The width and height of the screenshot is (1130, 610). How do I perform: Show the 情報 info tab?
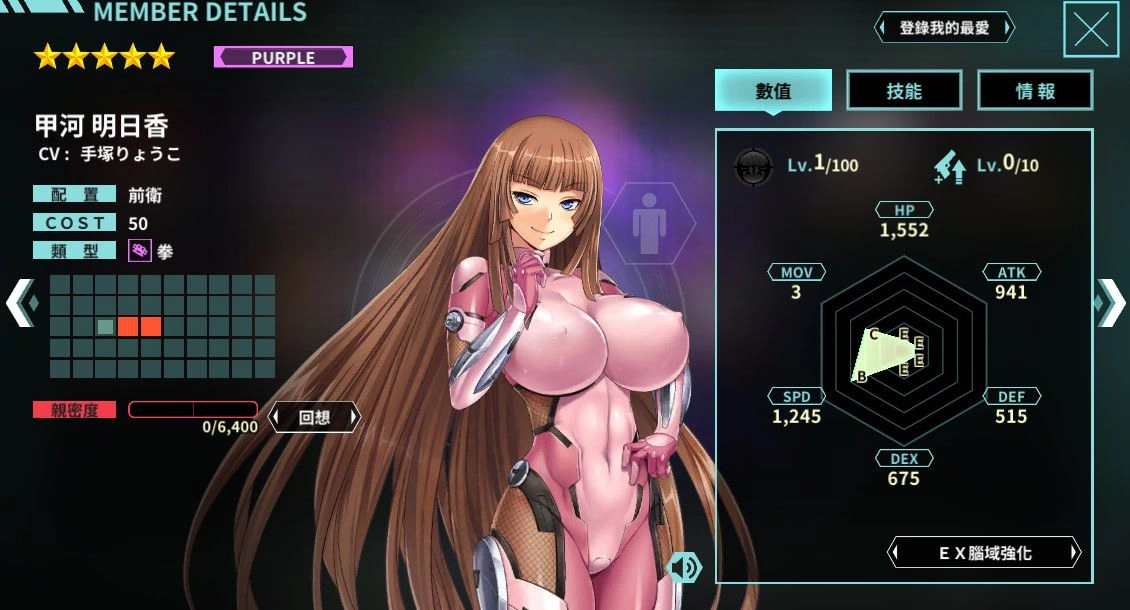pos(1035,91)
